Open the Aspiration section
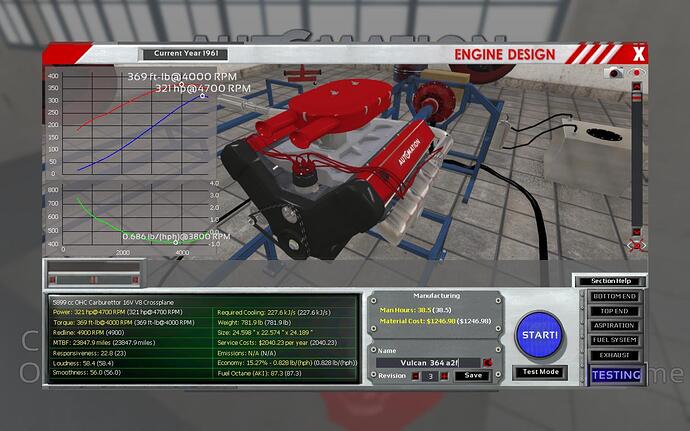 pyautogui.click(x=614, y=325)
